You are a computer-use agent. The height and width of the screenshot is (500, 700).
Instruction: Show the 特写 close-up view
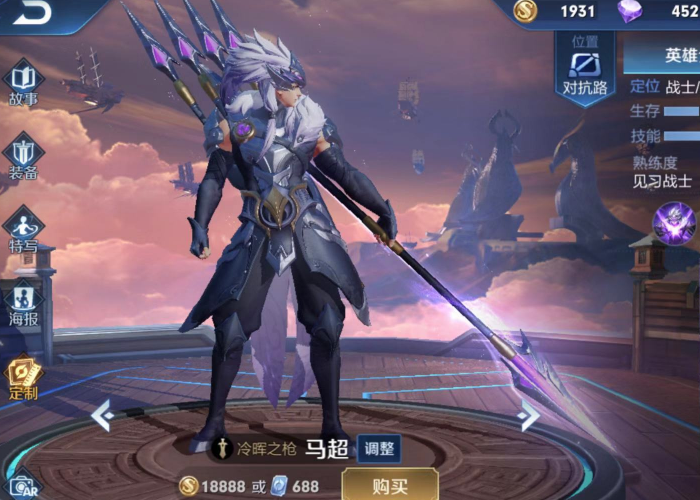tap(23, 230)
